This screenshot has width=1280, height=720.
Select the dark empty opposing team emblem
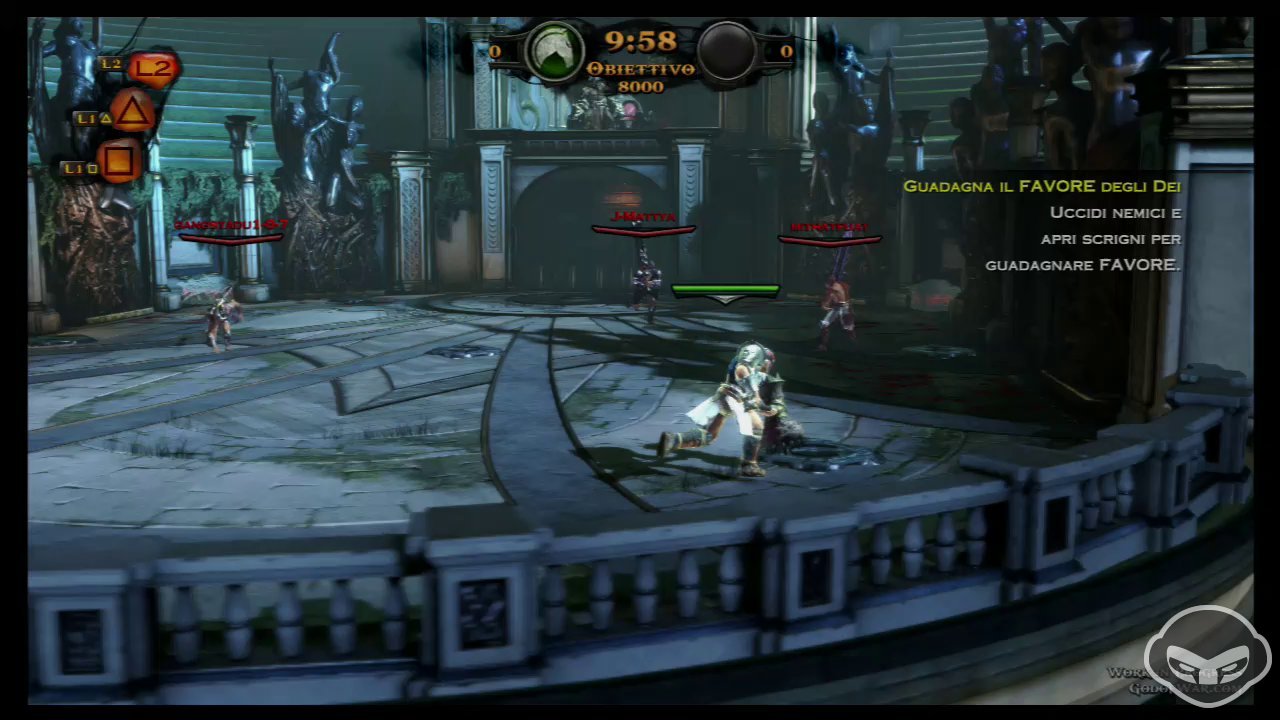point(726,50)
